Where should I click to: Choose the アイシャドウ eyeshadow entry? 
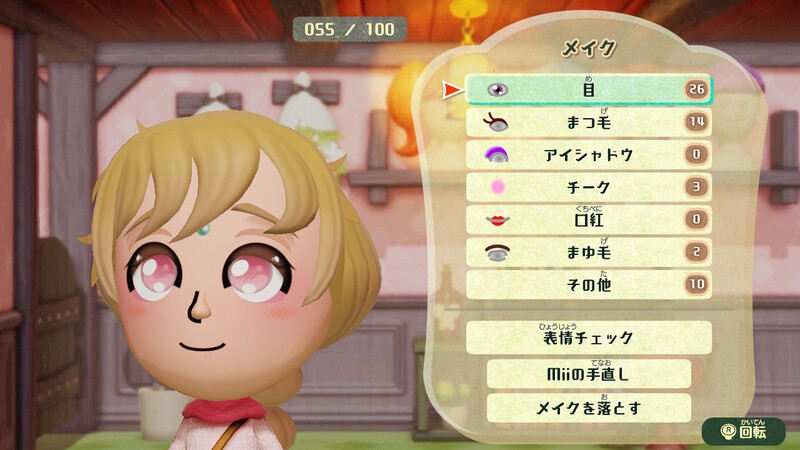(589, 155)
